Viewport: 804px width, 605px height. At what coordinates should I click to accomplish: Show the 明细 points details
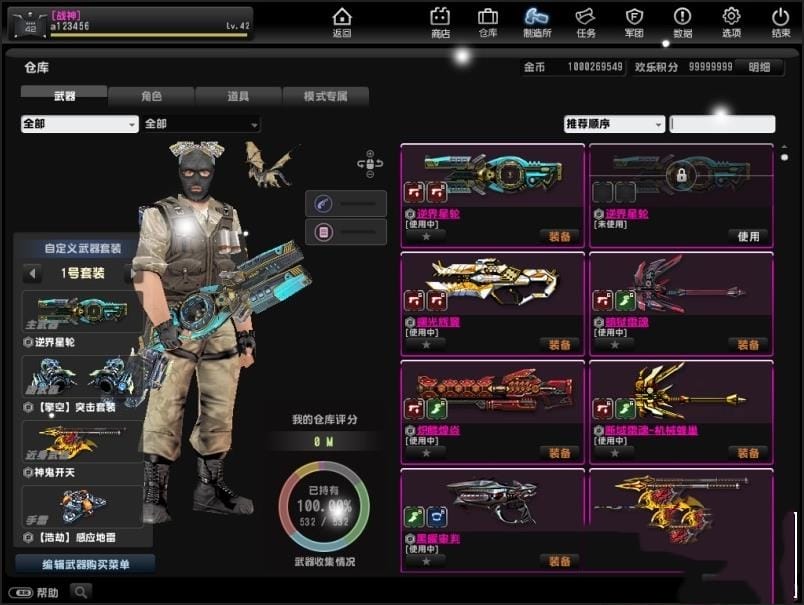coord(759,67)
